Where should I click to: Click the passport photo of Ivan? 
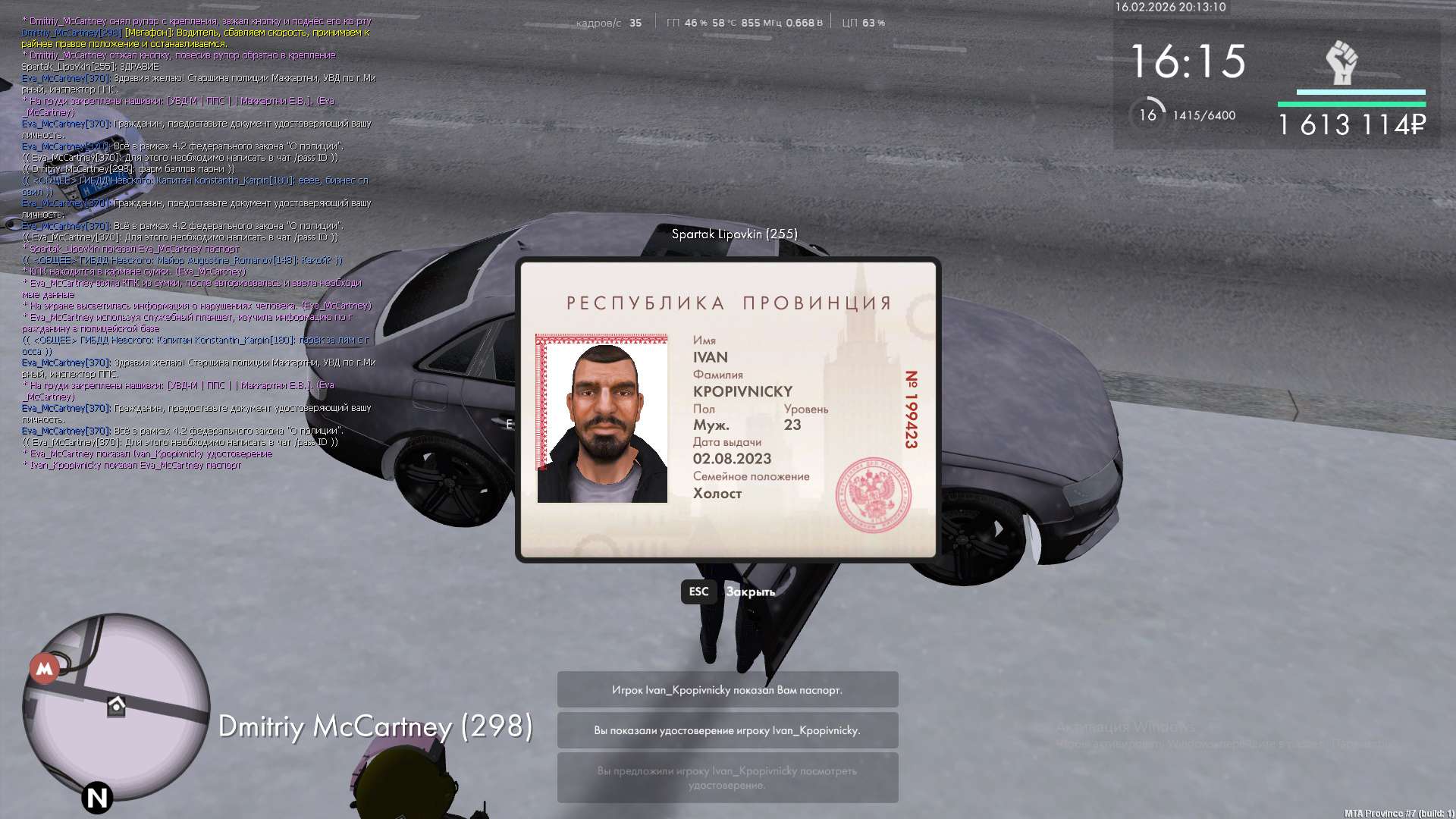click(x=602, y=419)
